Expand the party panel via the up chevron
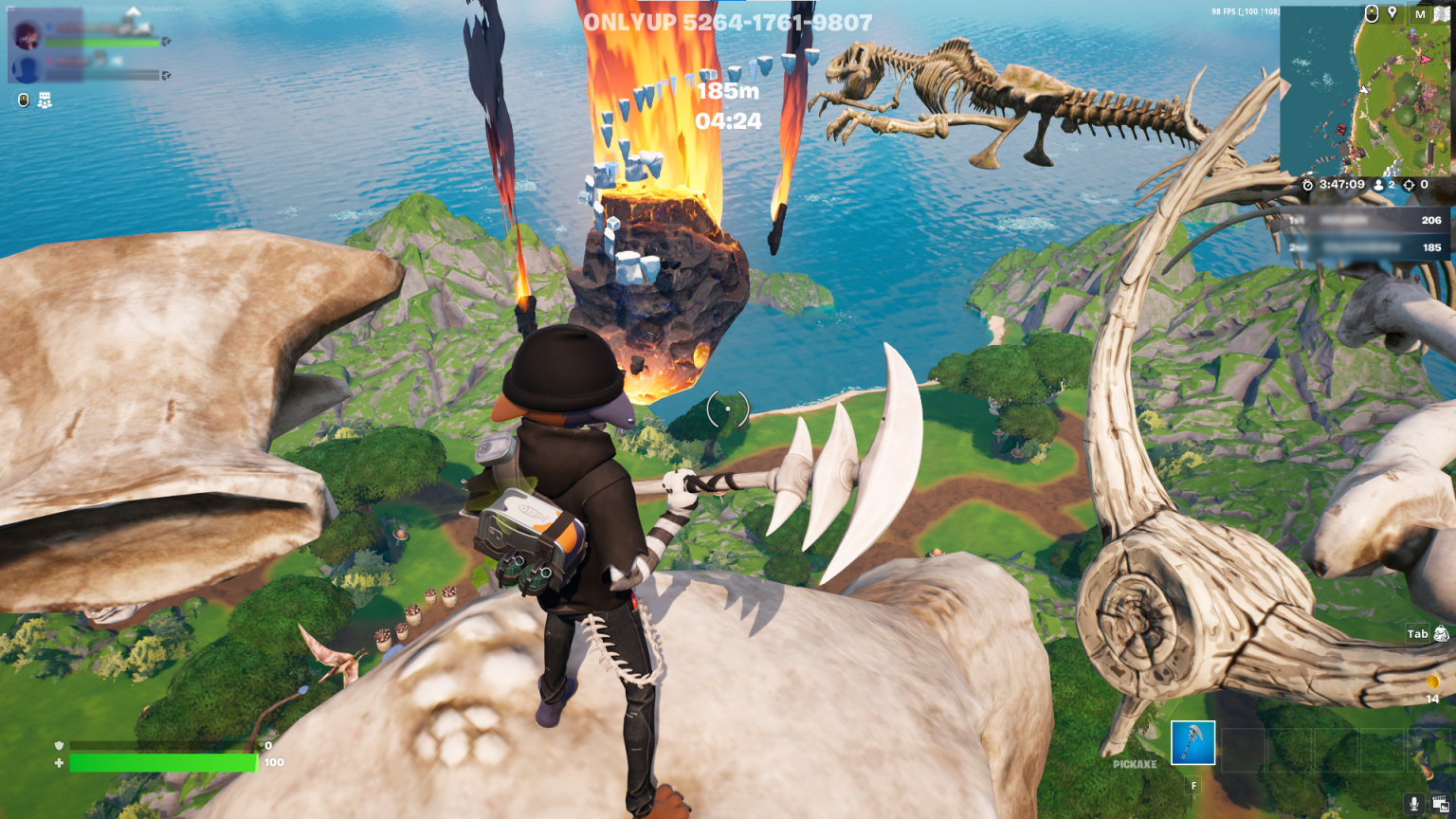The width and height of the screenshot is (1456, 819). pos(134,10)
